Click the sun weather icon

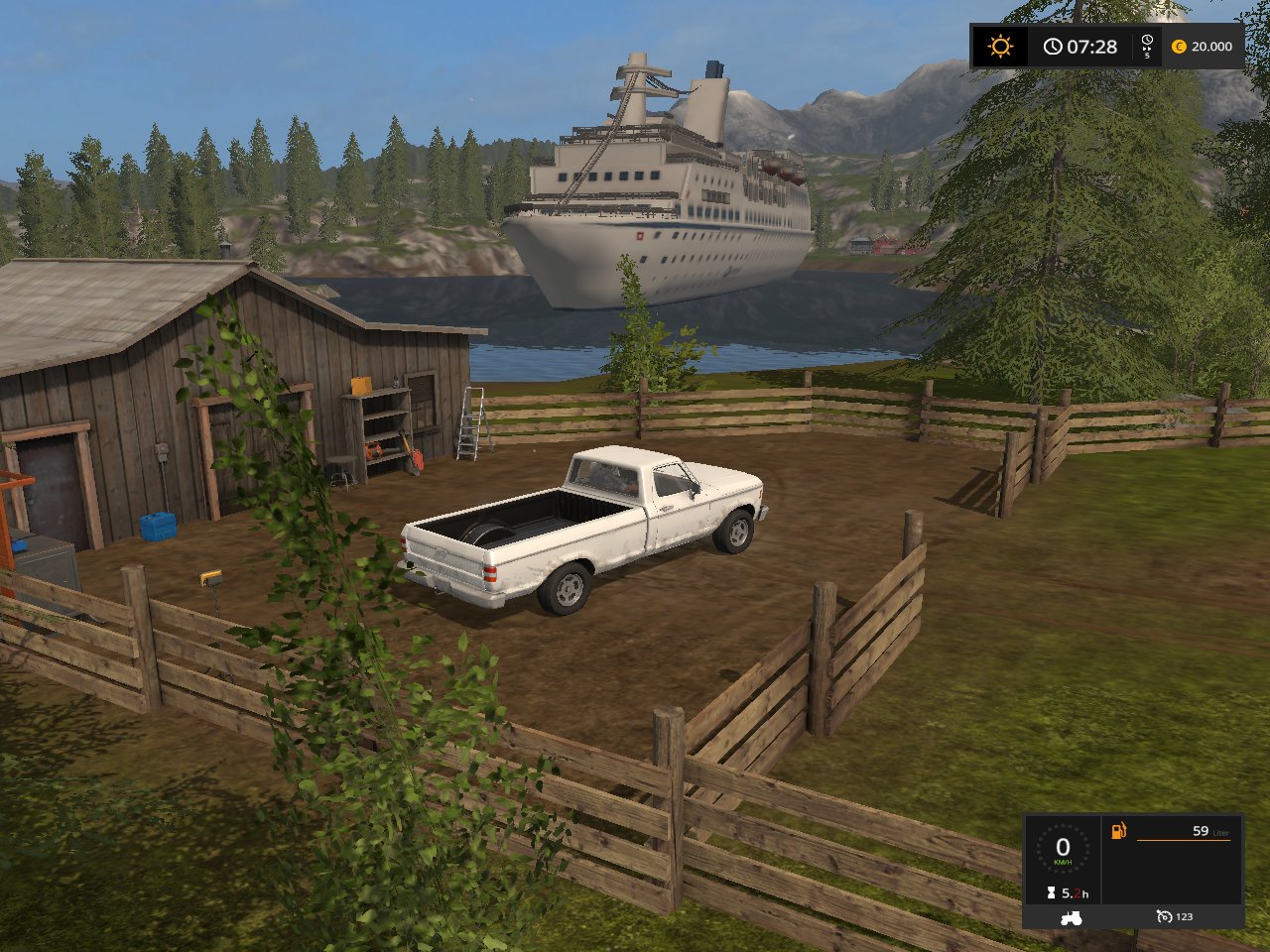(x=1000, y=47)
